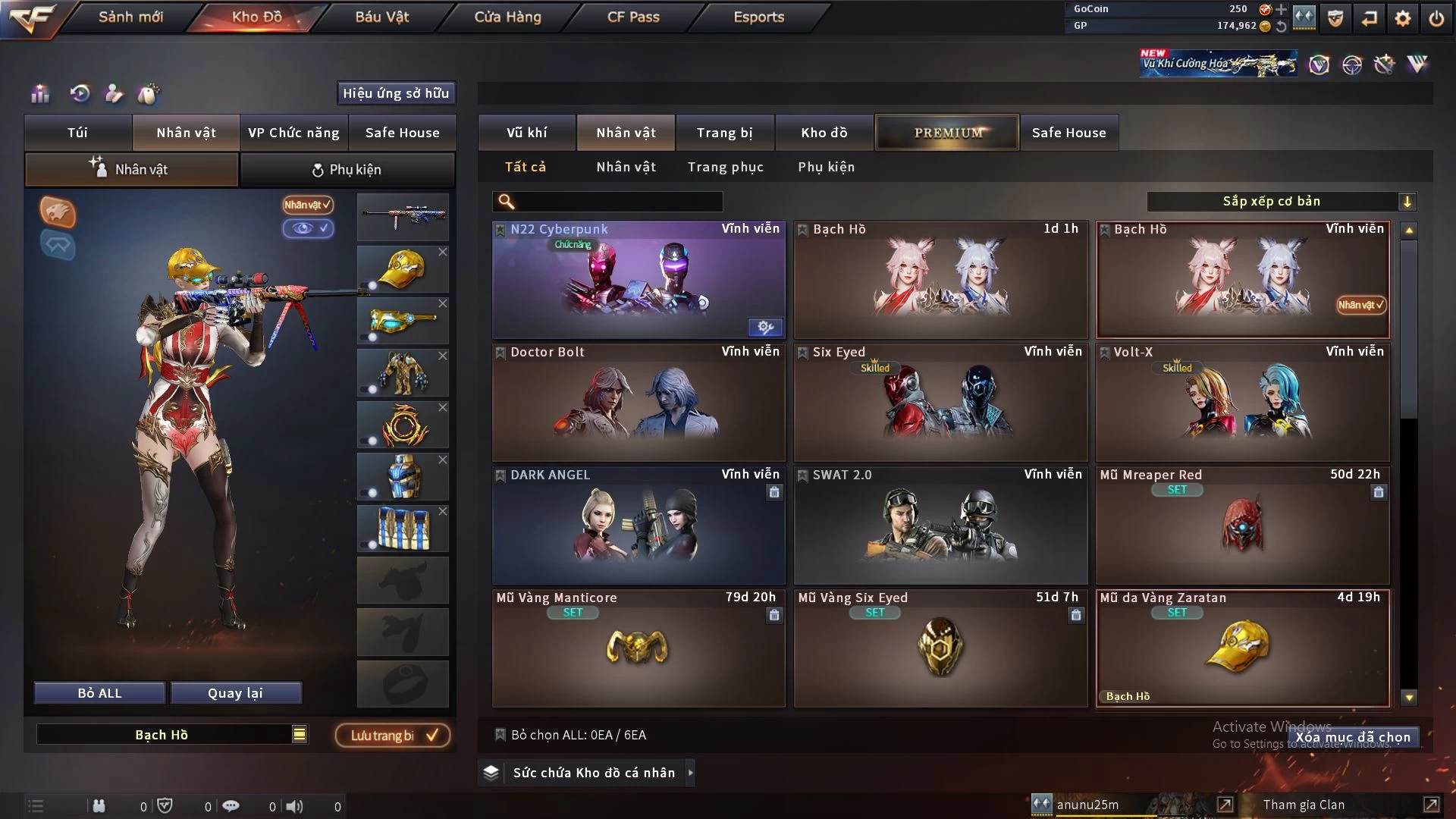Click Xóa mục đã chọn button
The width and height of the screenshot is (1456, 819).
coord(1353,737)
